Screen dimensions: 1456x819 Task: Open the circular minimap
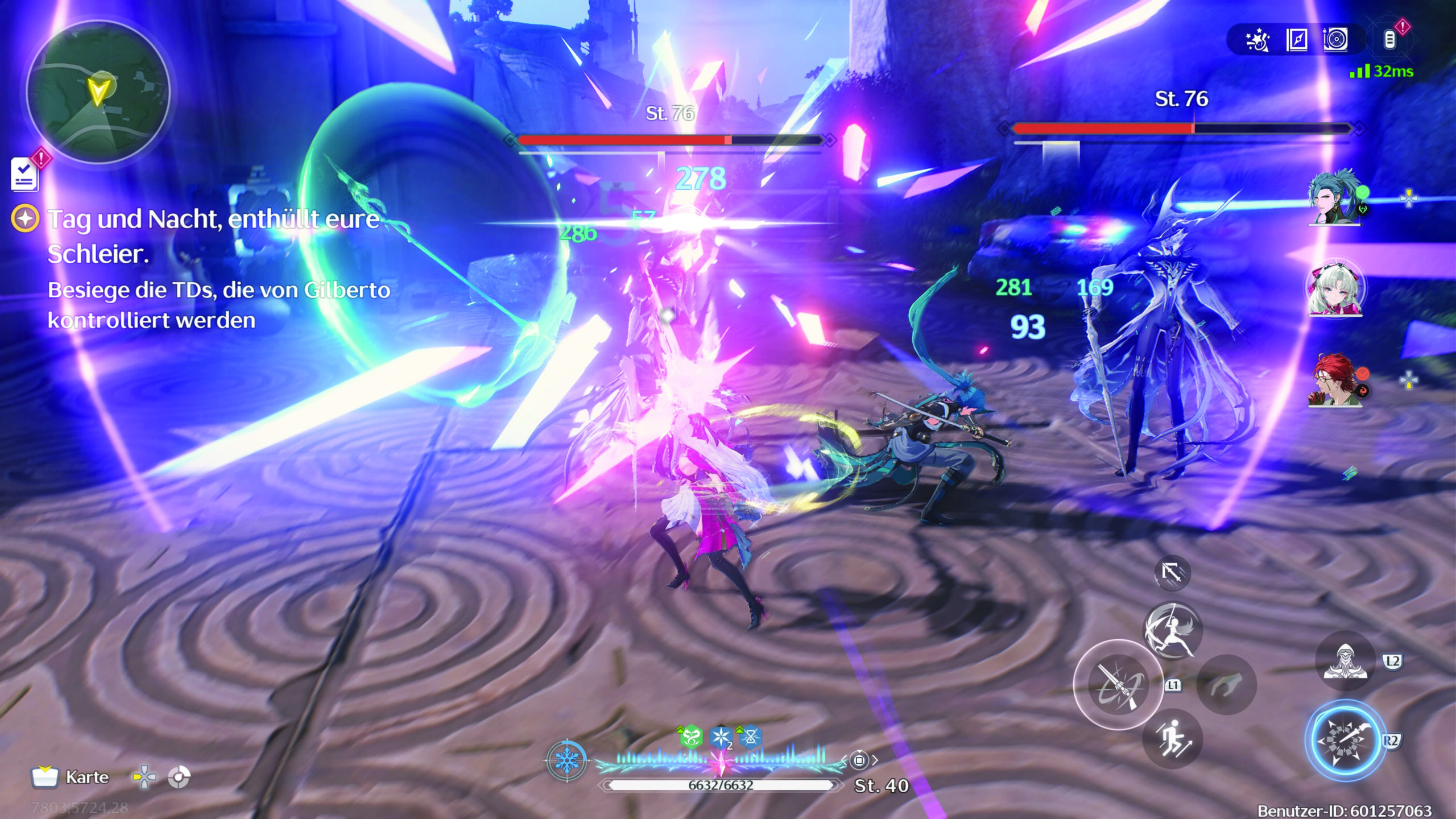point(98,93)
